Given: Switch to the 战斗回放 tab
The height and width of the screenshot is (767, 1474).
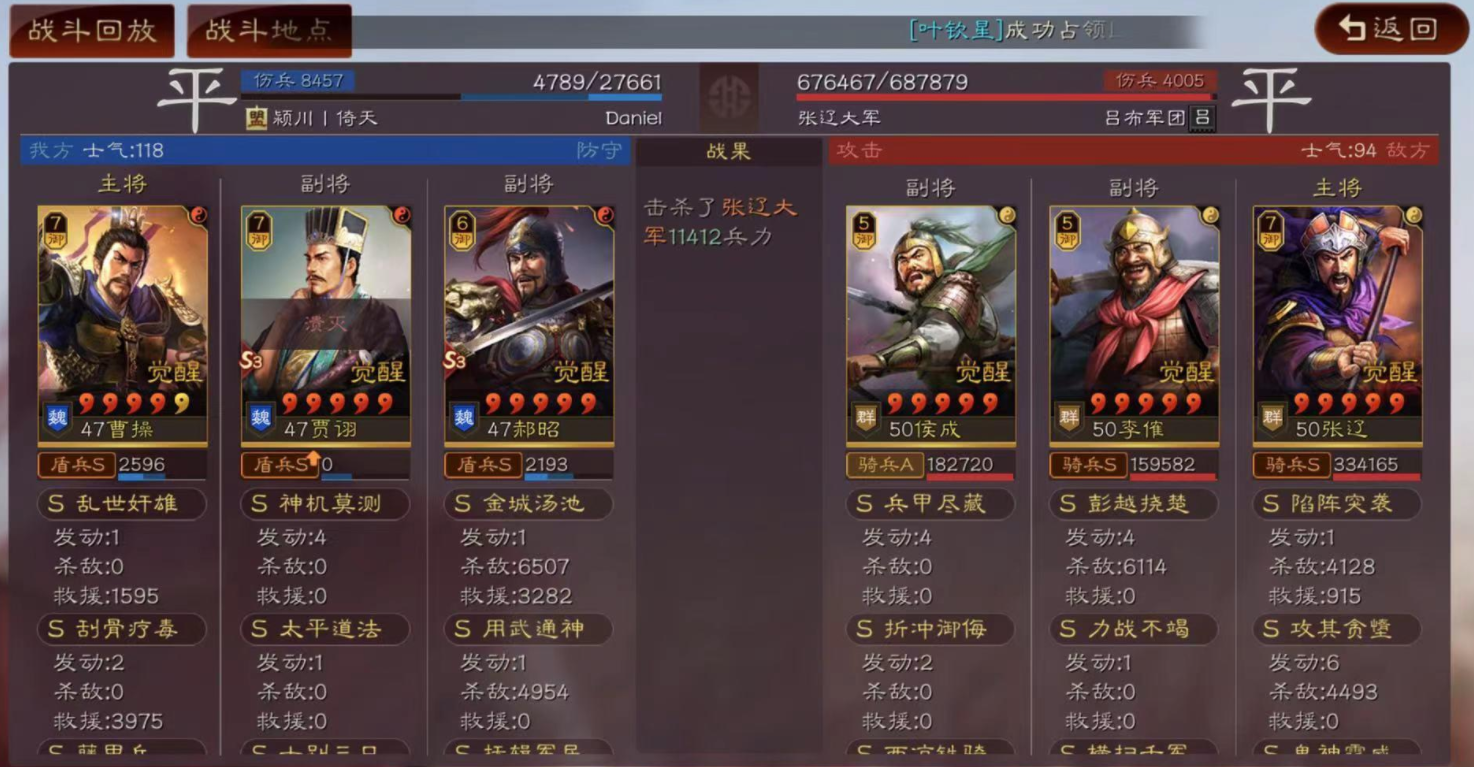Looking at the screenshot, I should 90,29.
